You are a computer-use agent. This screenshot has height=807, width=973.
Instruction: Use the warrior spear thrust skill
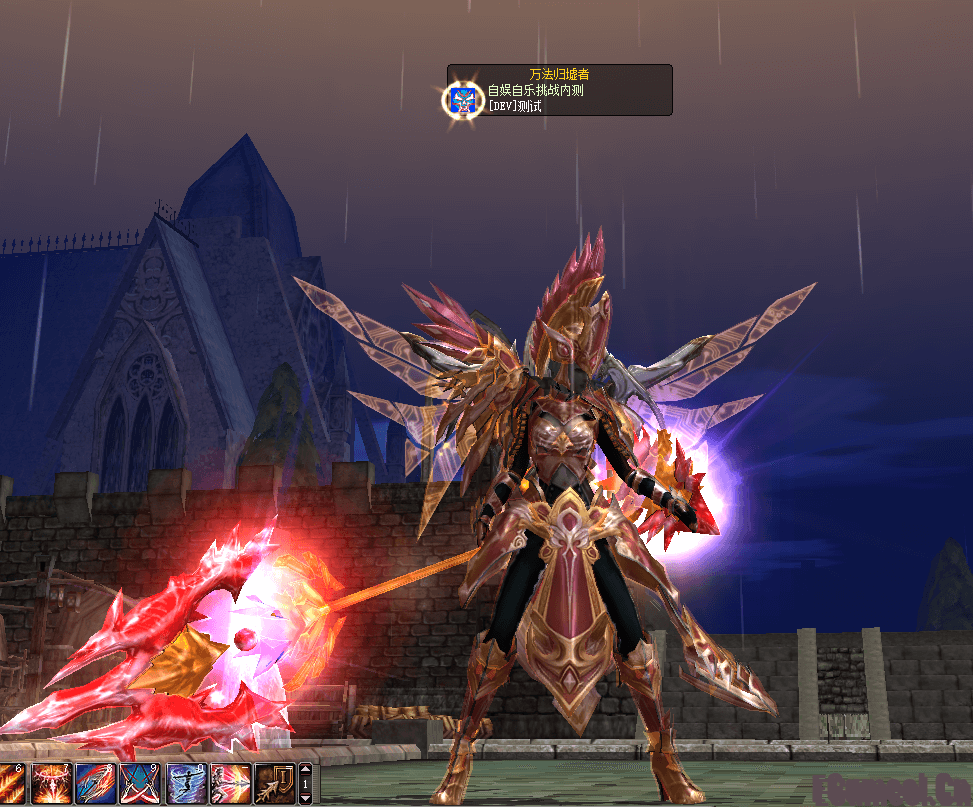(x=230, y=784)
